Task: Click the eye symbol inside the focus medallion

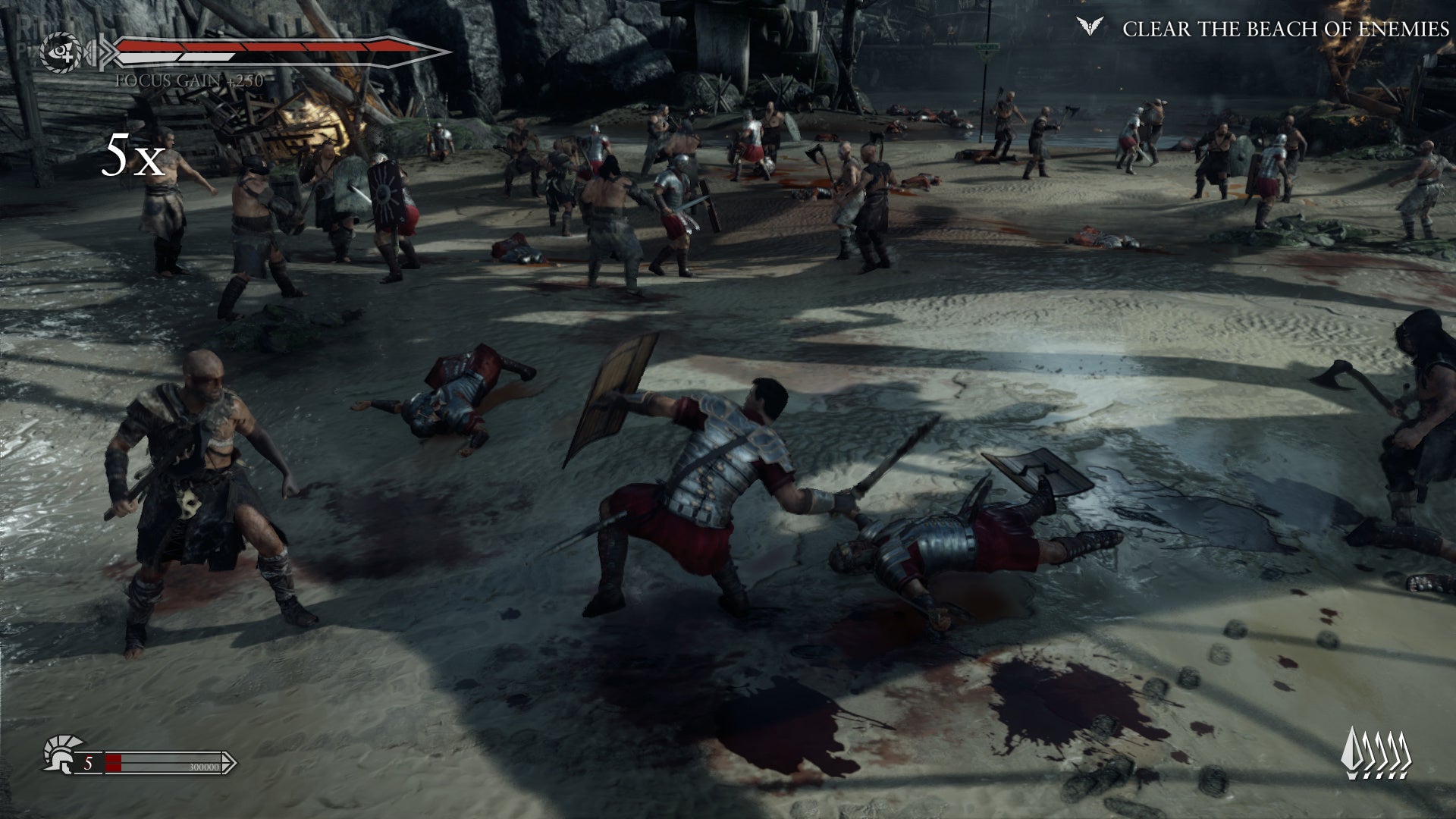Action: [58, 53]
